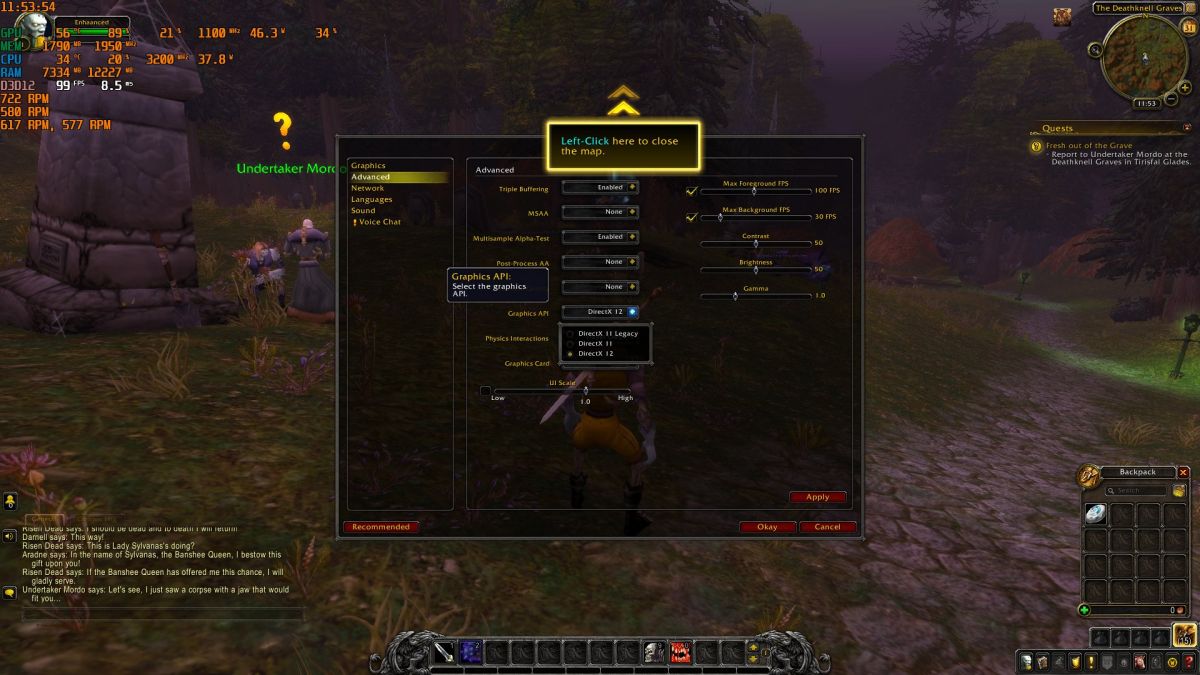The height and width of the screenshot is (675, 1200).
Task: Click the Gamma slider
Action: coord(755,295)
